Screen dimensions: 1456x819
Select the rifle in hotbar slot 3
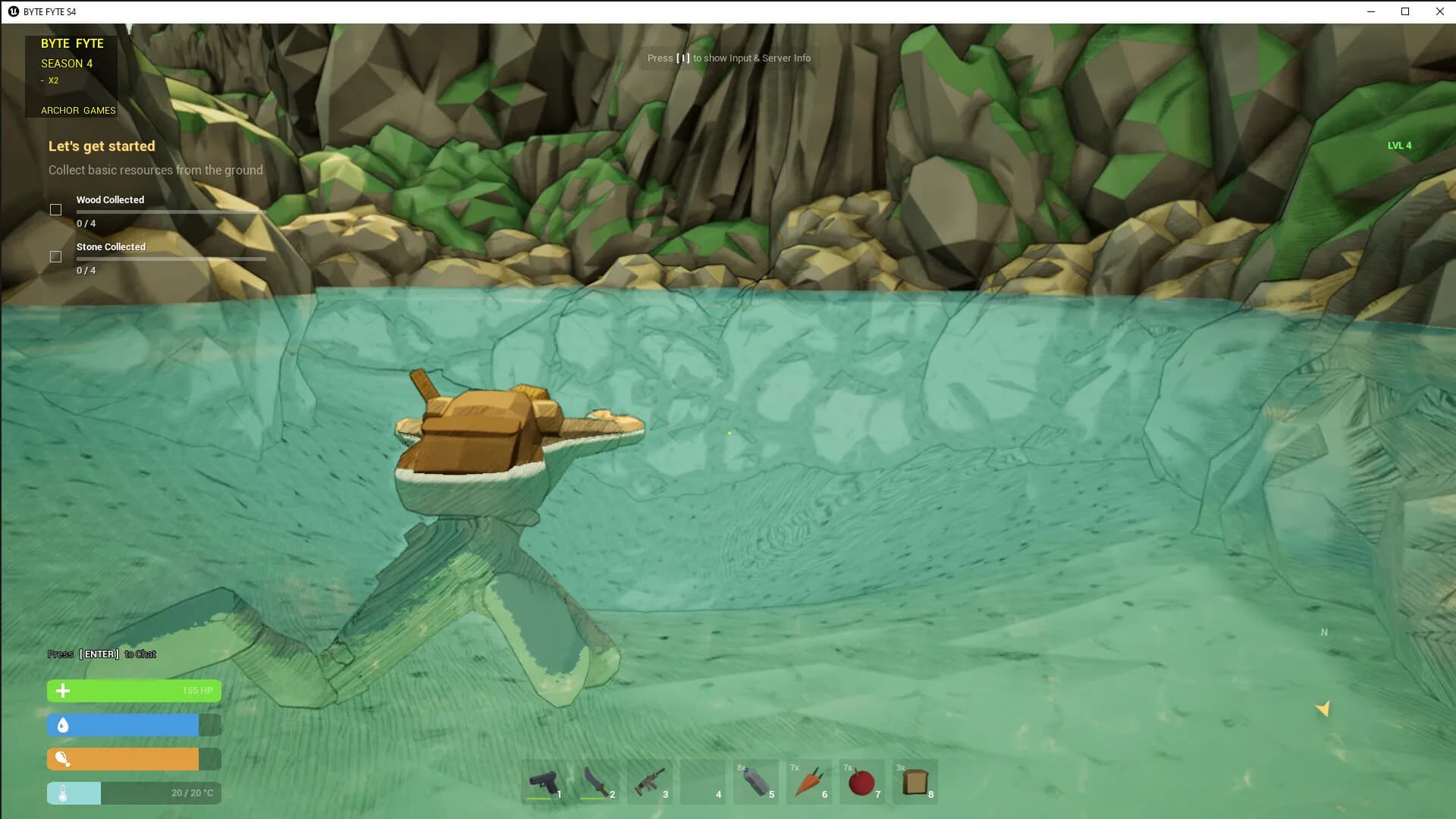pos(651,782)
